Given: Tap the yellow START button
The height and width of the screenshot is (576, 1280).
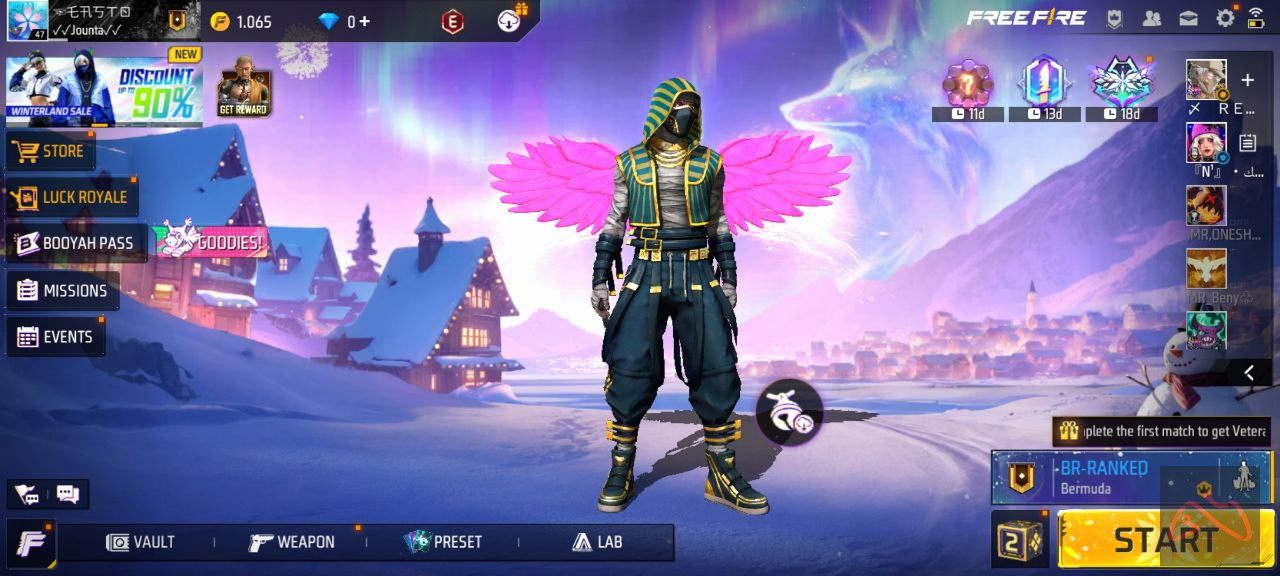Looking at the screenshot, I should (x=1165, y=539).
